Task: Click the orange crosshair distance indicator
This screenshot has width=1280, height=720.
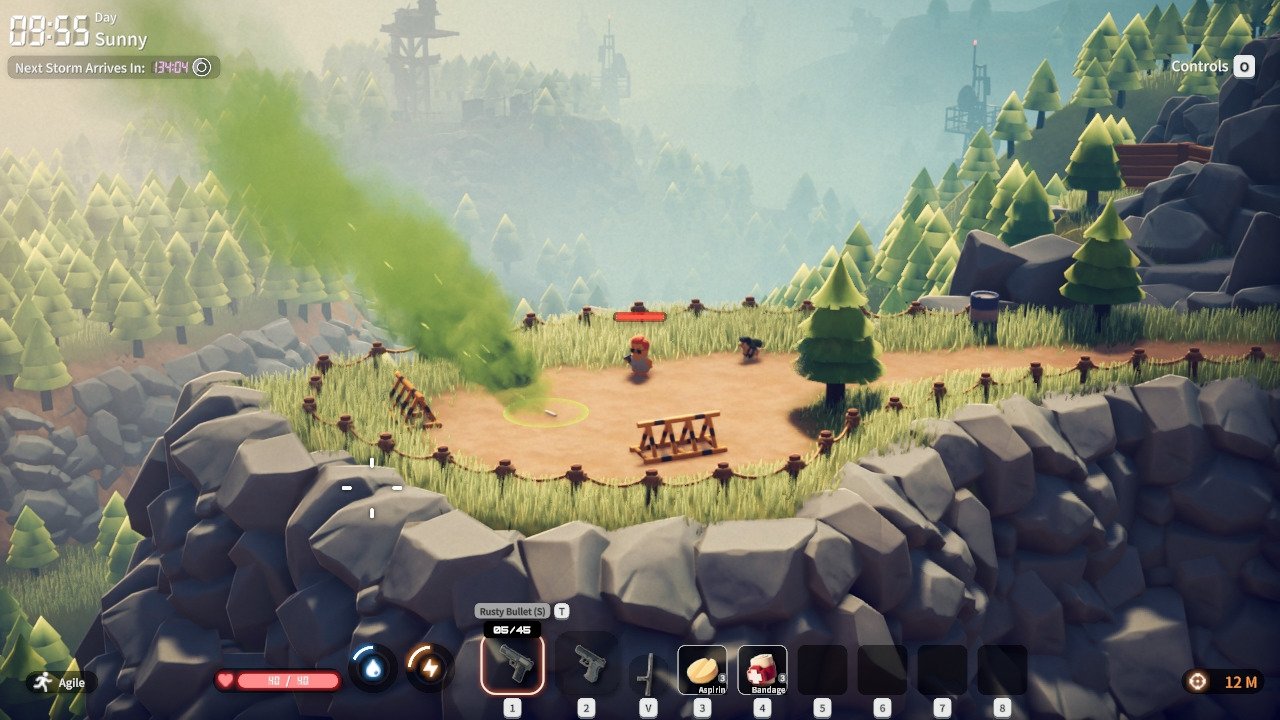Action: 1196,681
